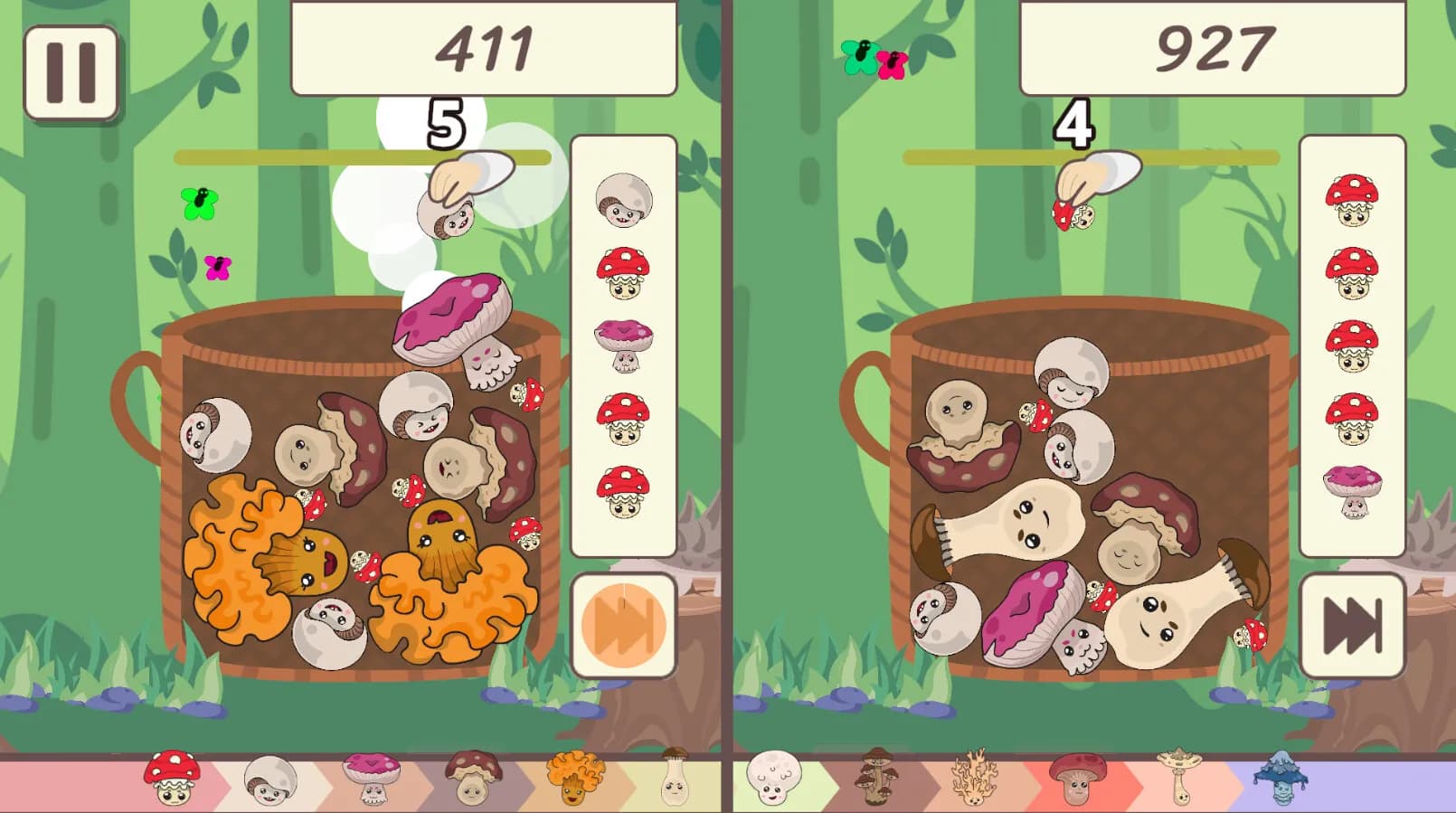Activate the dark brown fast-forward skip button
The width and height of the screenshot is (1456, 813).
click(x=1352, y=625)
